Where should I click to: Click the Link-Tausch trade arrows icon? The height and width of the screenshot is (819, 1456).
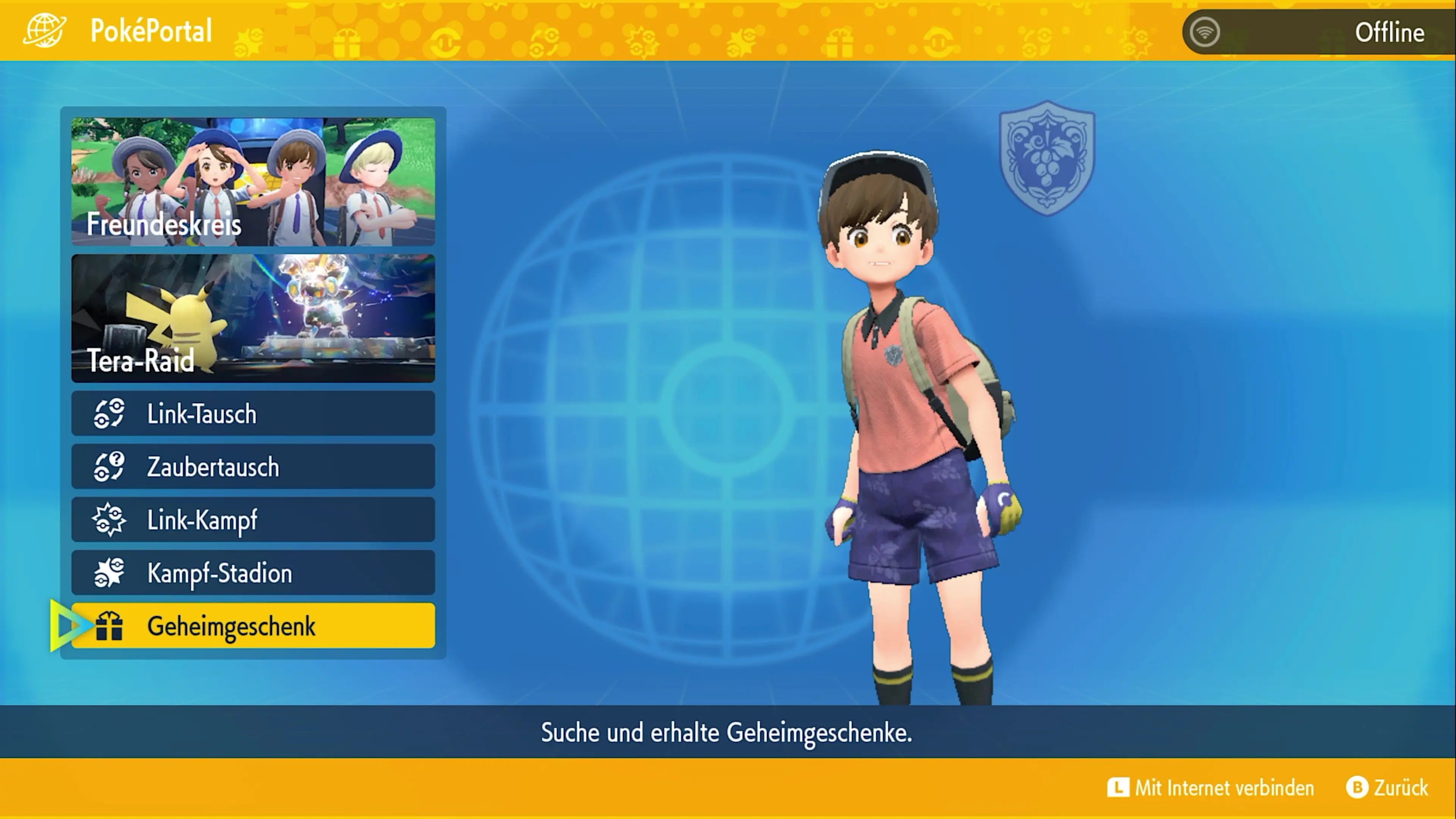(x=110, y=413)
